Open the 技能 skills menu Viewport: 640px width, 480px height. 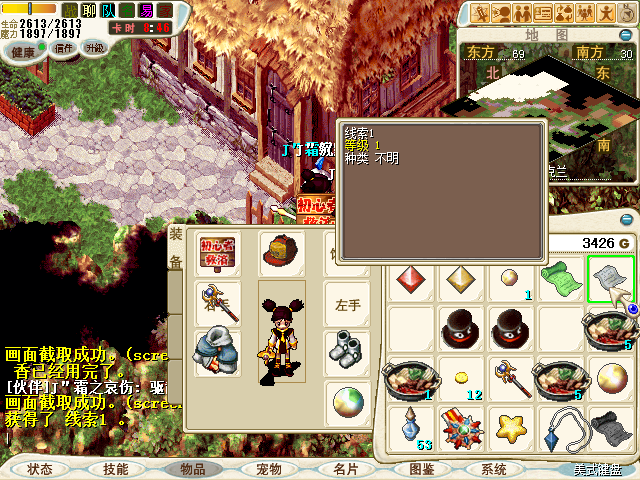coord(116,468)
